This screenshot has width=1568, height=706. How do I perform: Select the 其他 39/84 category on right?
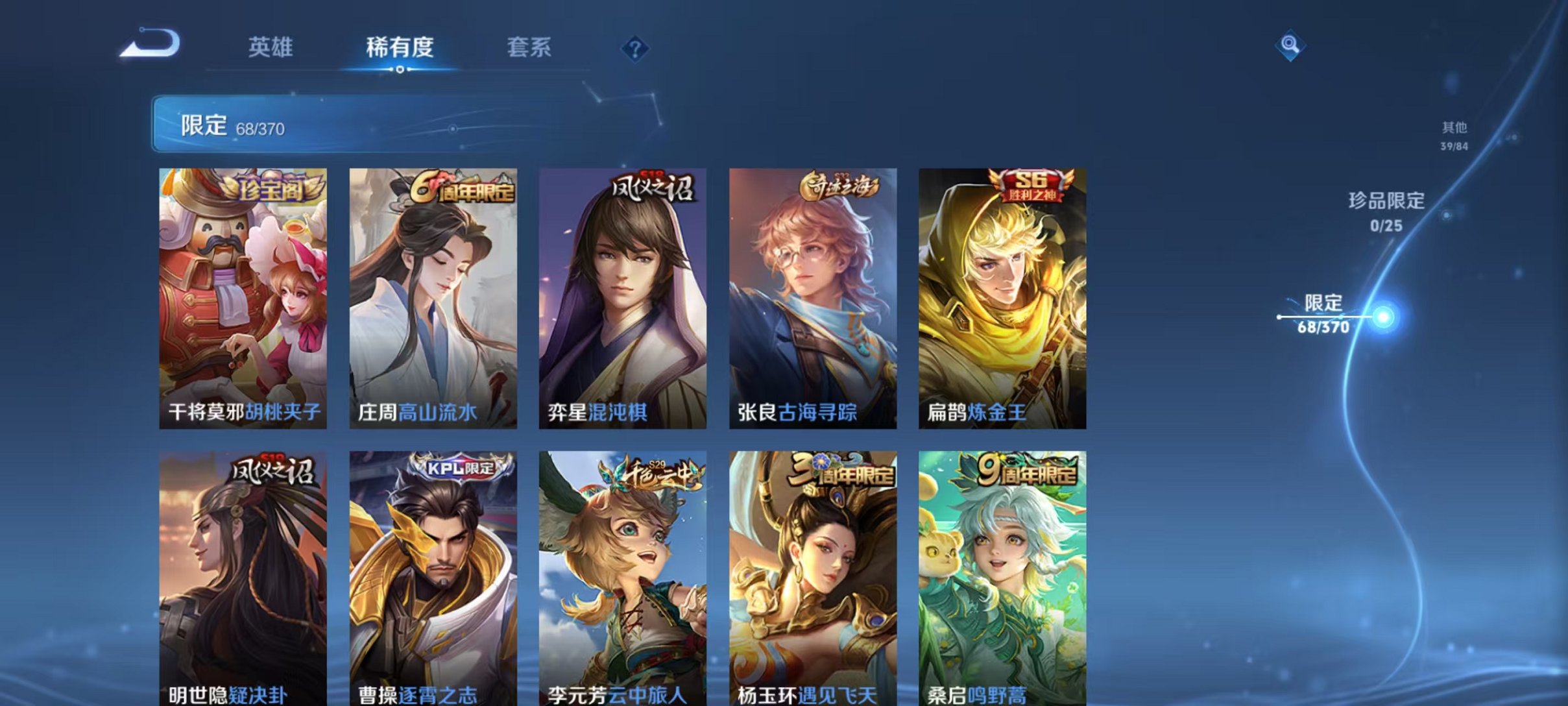click(x=1454, y=135)
